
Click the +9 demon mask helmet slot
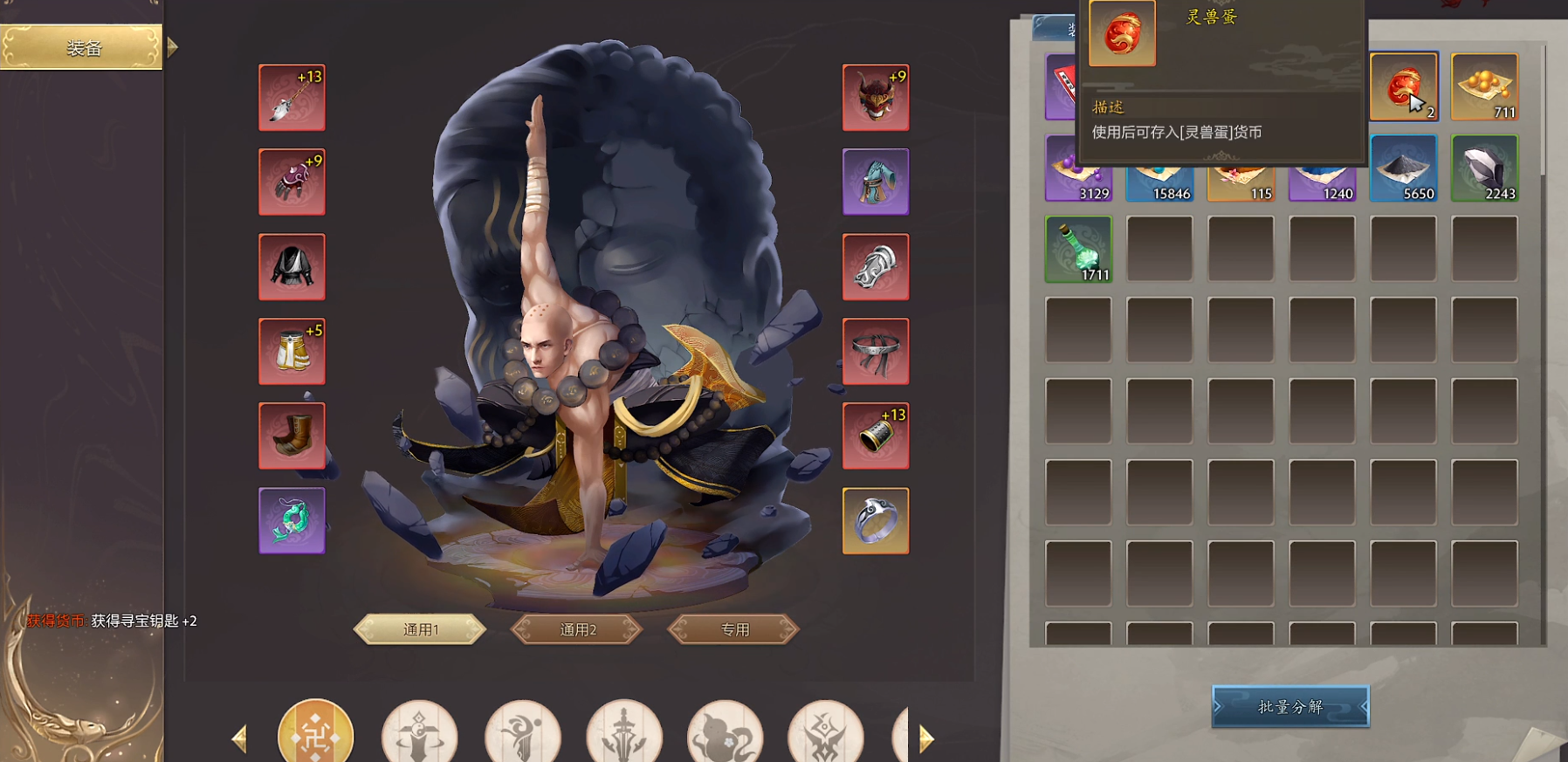click(x=876, y=97)
